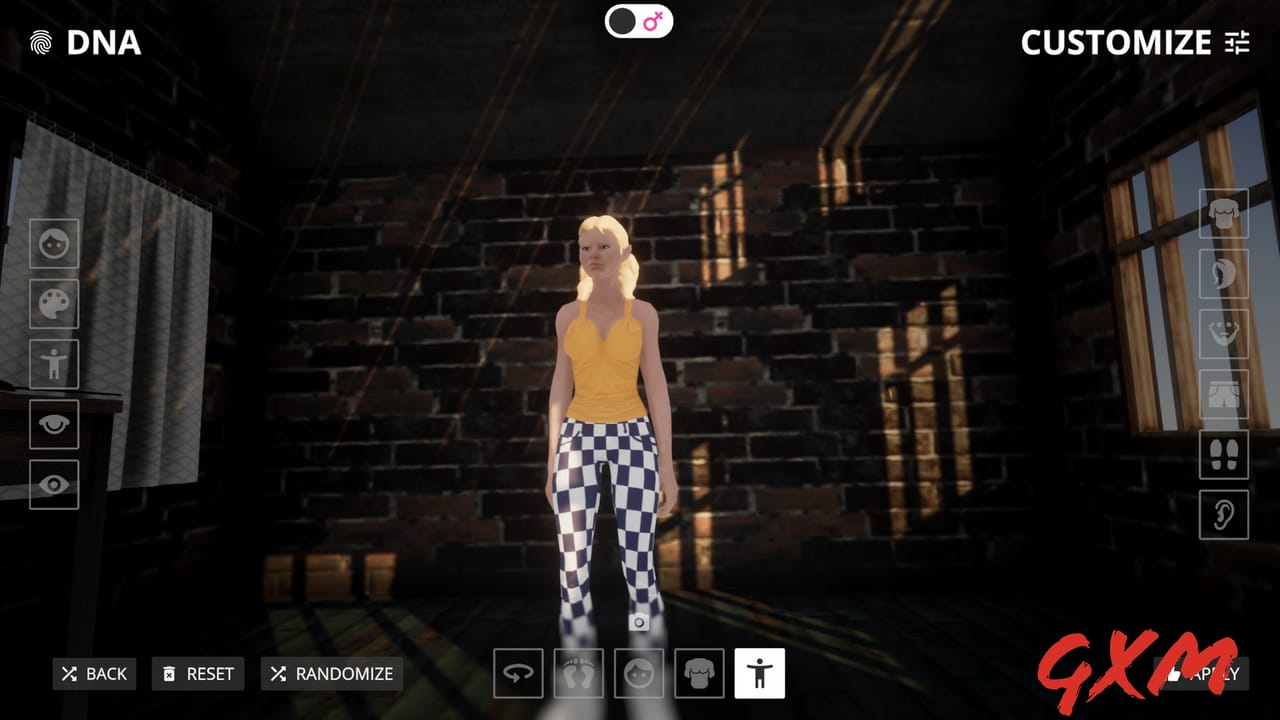Screen dimensions: 1280x720
Task: Select the shorts clothing icon
Action: (1224, 394)
